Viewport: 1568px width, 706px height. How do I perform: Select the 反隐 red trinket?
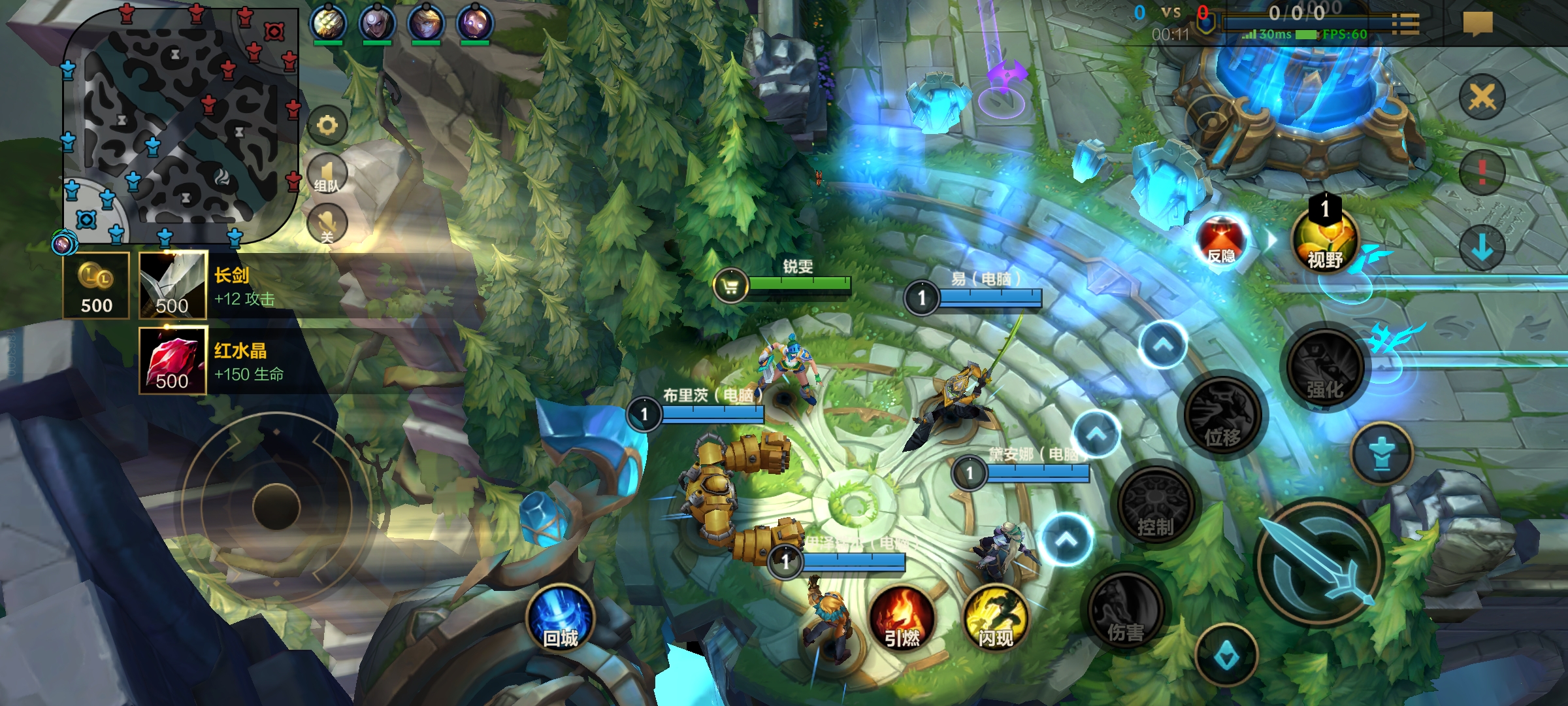pyautogui.click(x=1222, y=241)
